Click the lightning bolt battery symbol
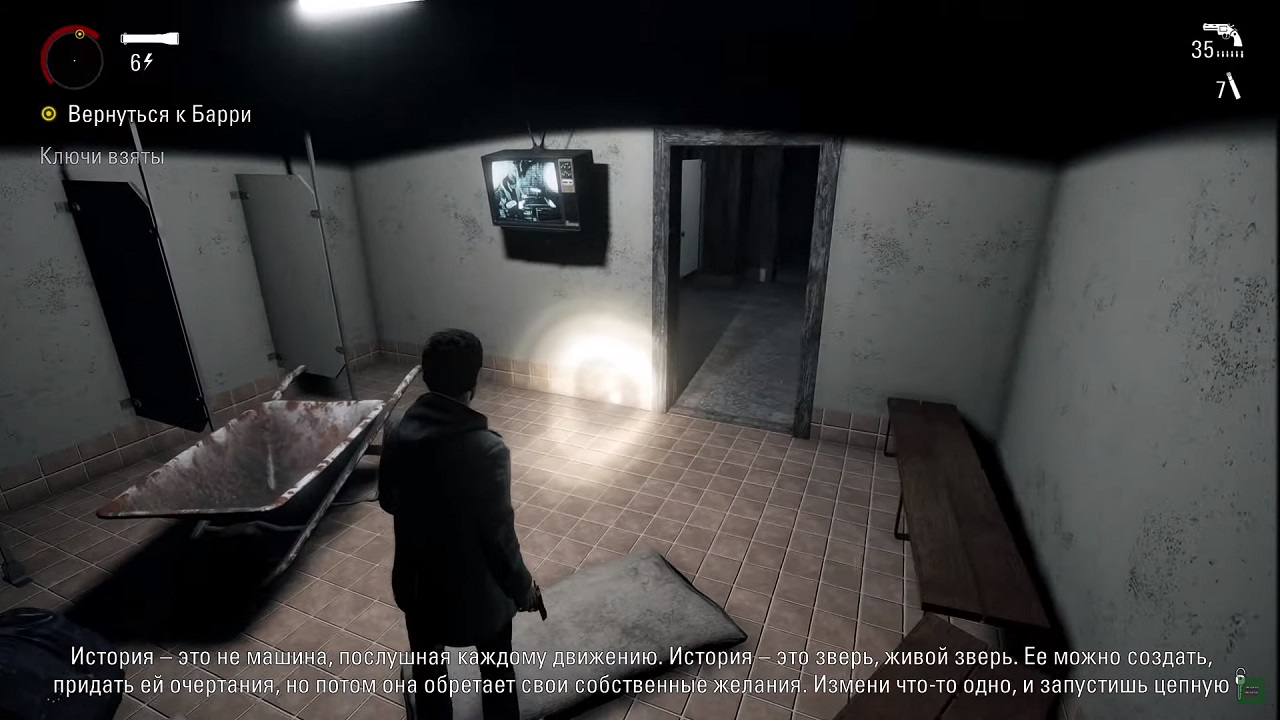 click(147, 61)
